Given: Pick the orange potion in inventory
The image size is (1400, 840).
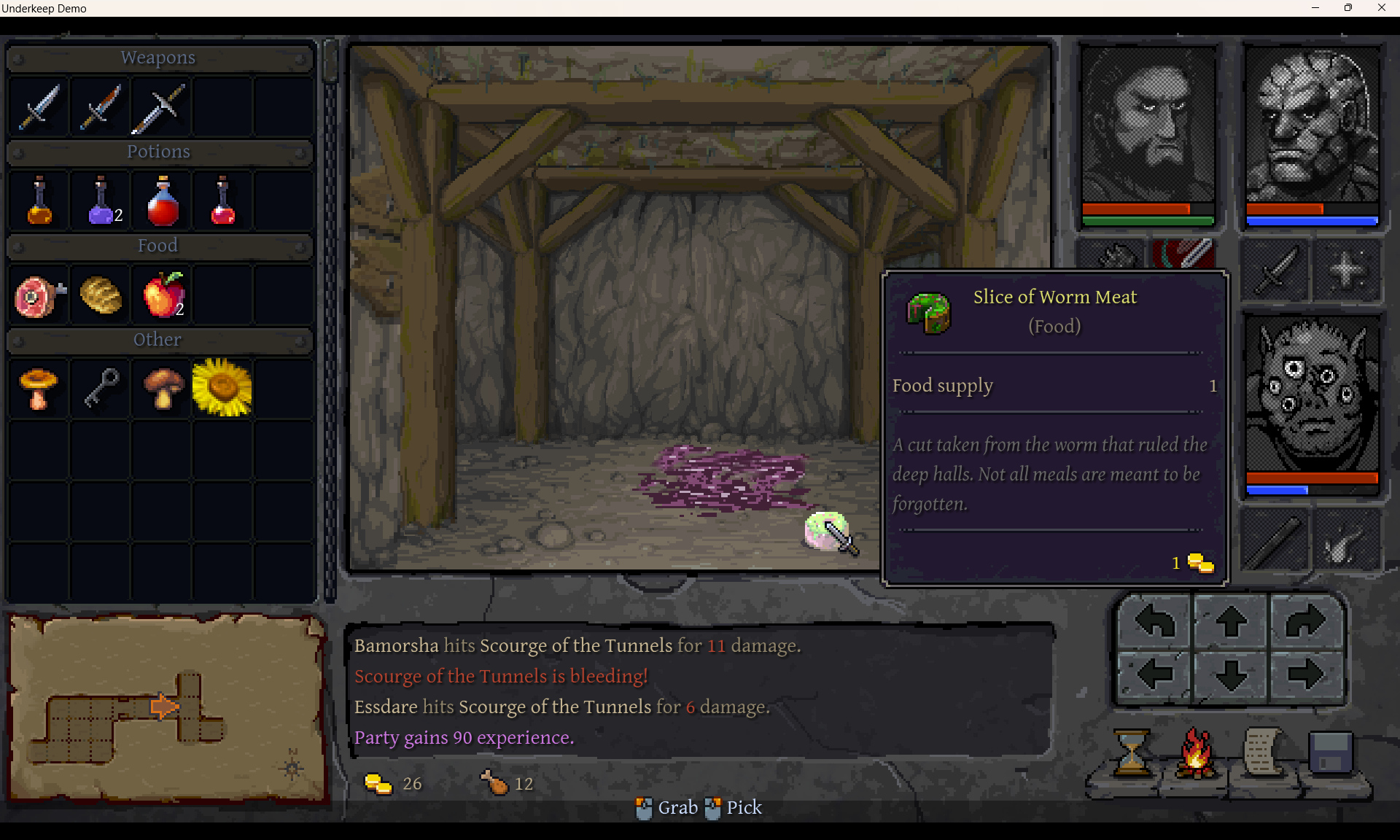Looking at the screenshot, I should coord(39,201).
